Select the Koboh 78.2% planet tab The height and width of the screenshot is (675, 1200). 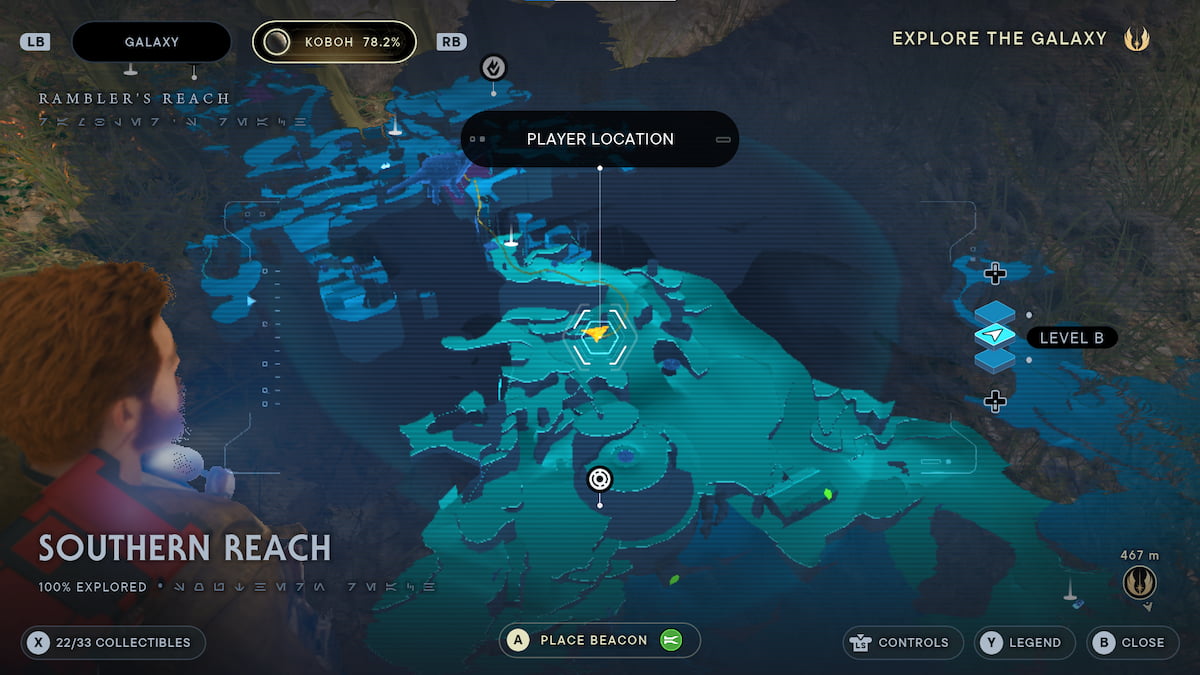coord(334,42)
